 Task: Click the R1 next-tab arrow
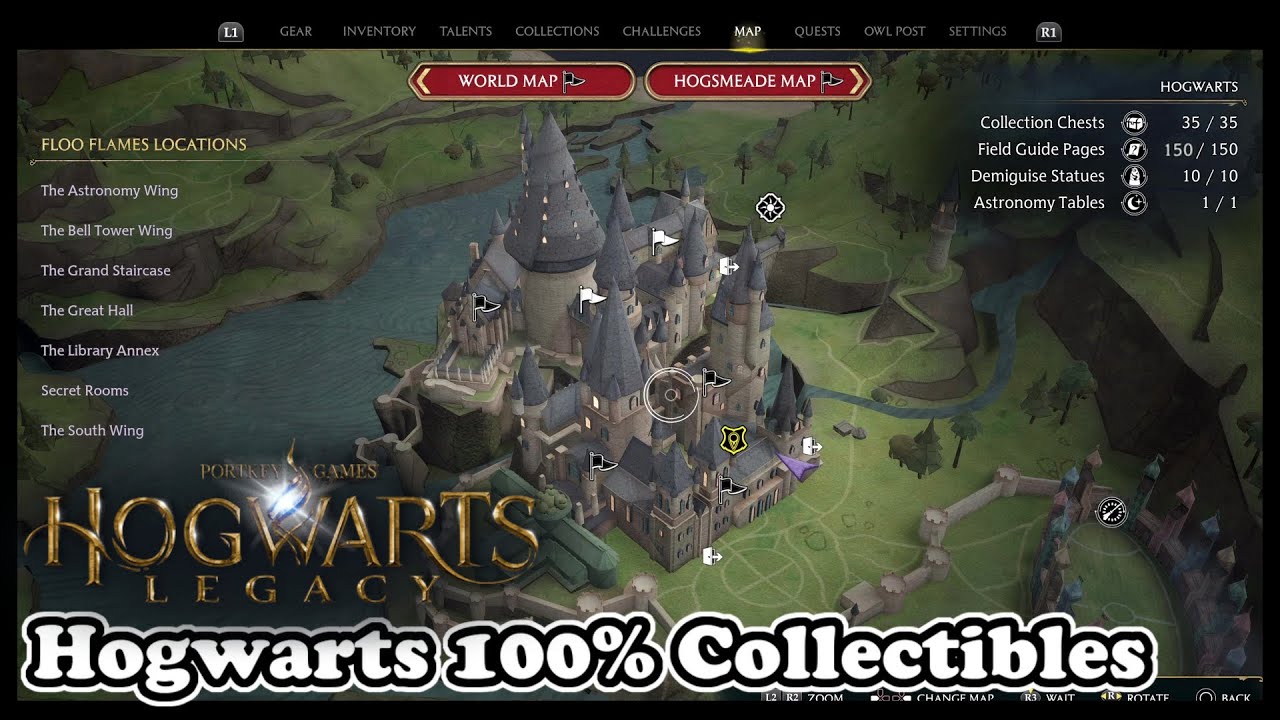tap(1048, 31)
